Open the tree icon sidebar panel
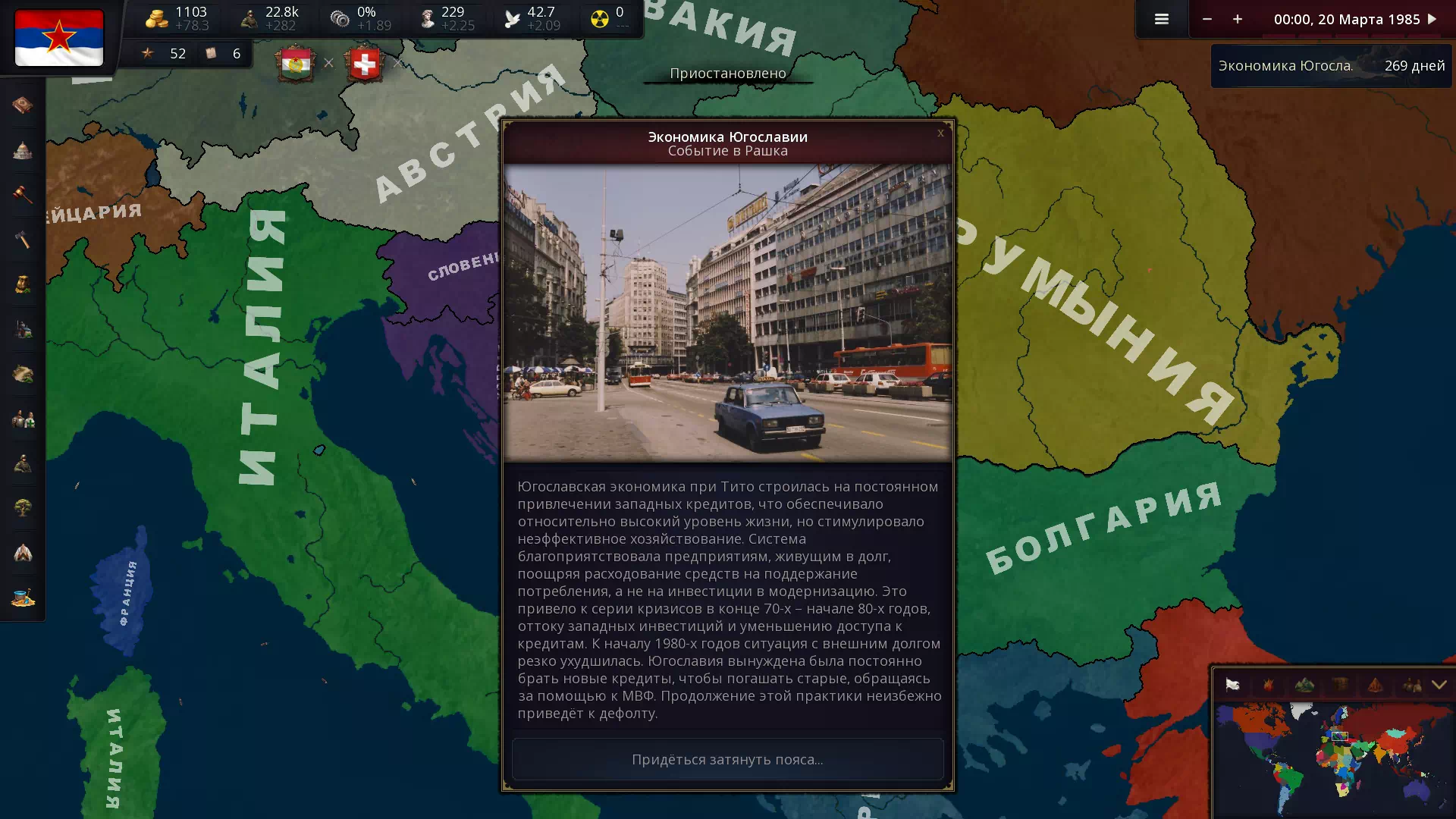 tap(23, 507)
